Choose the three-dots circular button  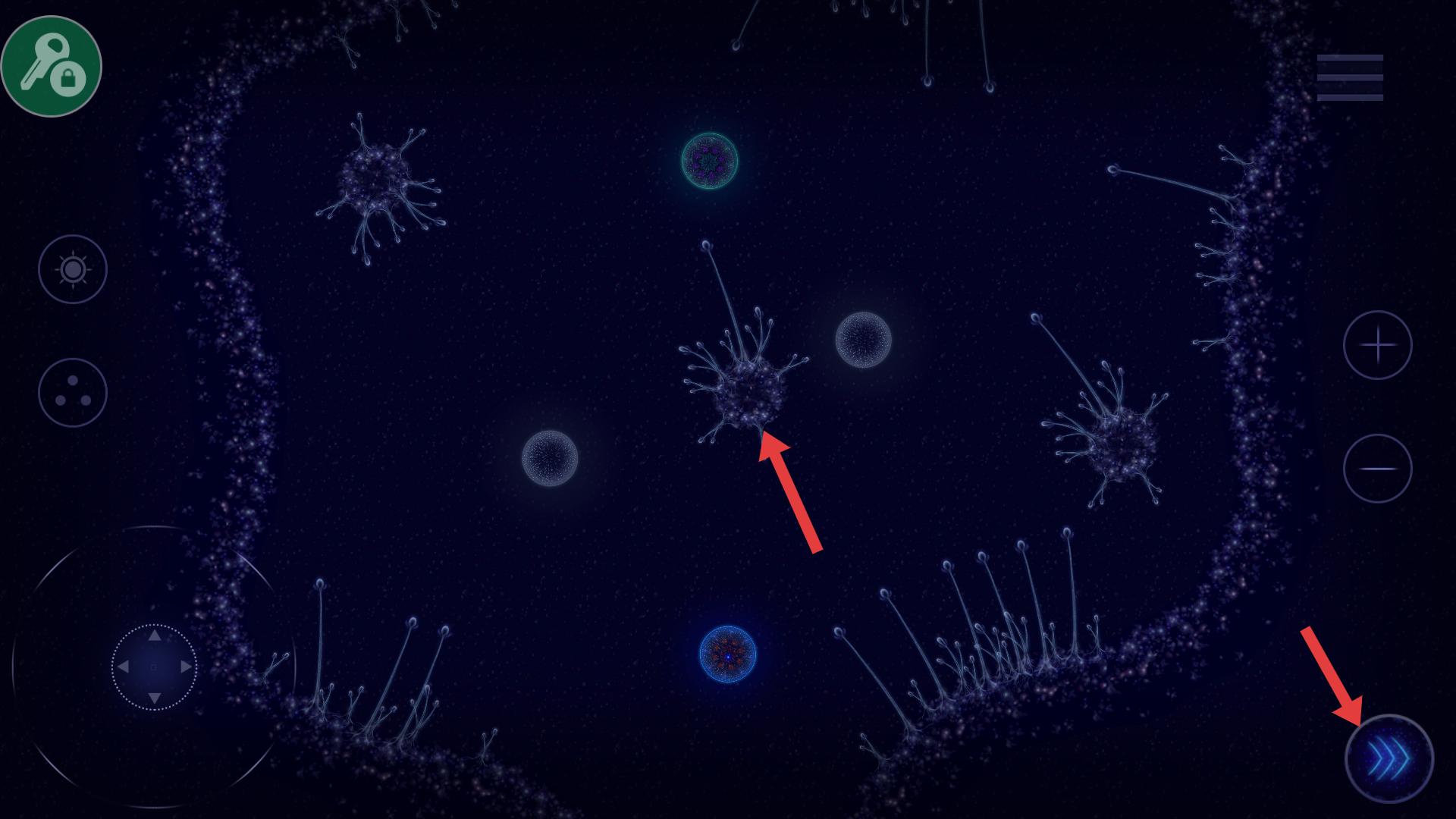(x=73, y=393)
